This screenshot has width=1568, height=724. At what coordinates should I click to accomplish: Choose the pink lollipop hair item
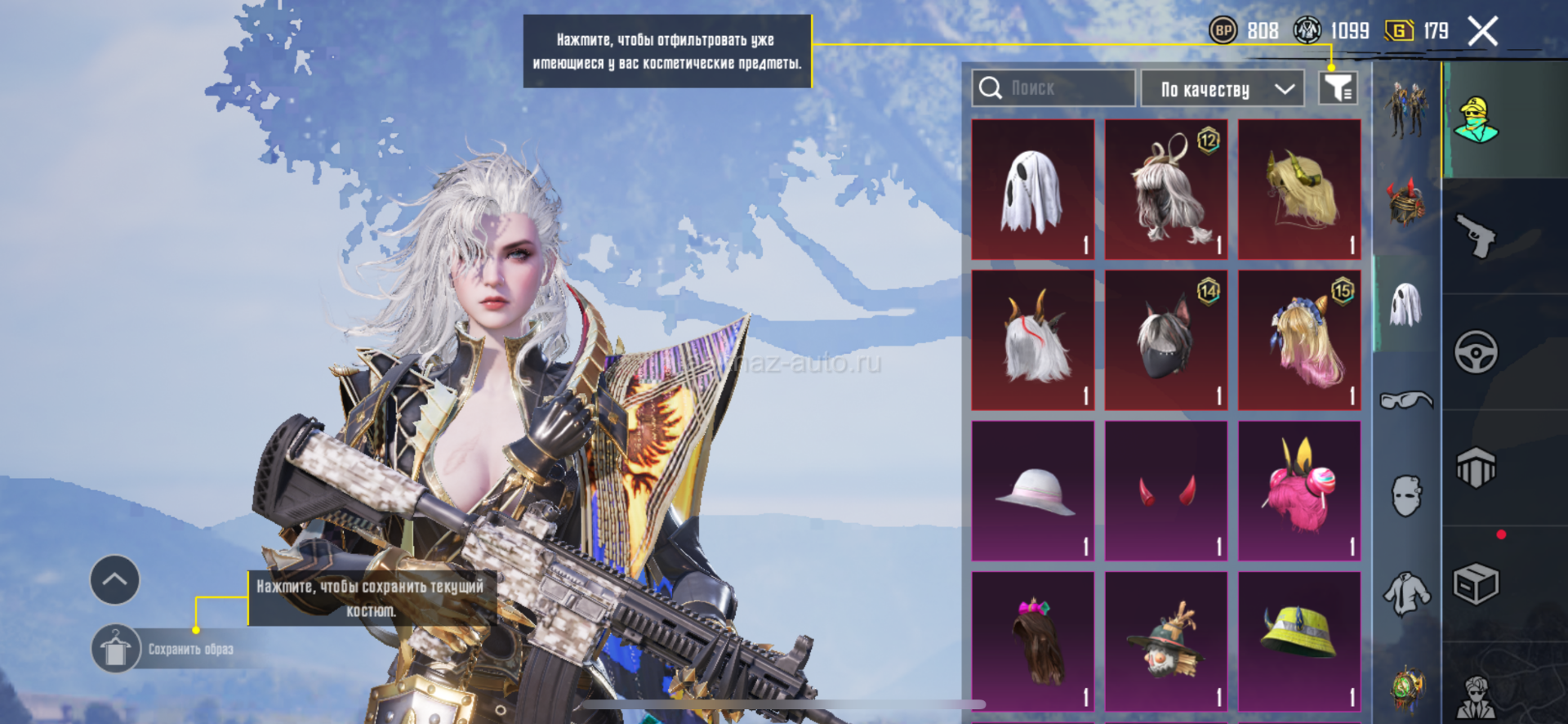click(1299, 491)
